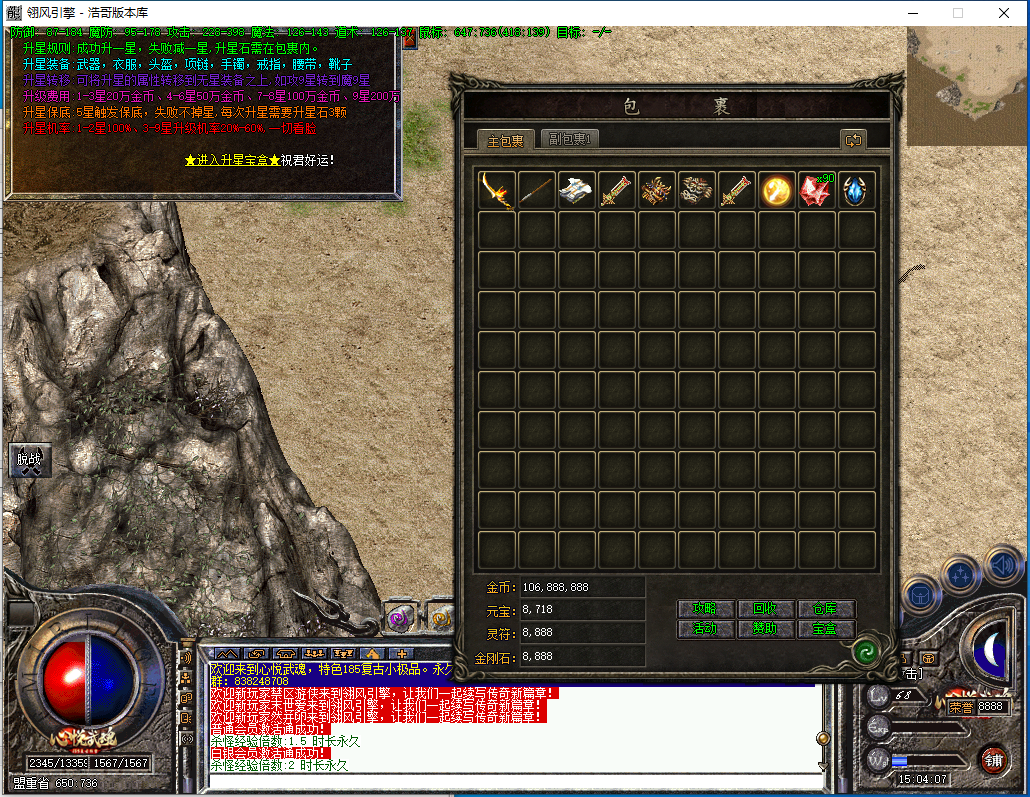This screenshot has height=797, width=1030.
Task: Choose the white scroll book item
Action: coord(577,190)
